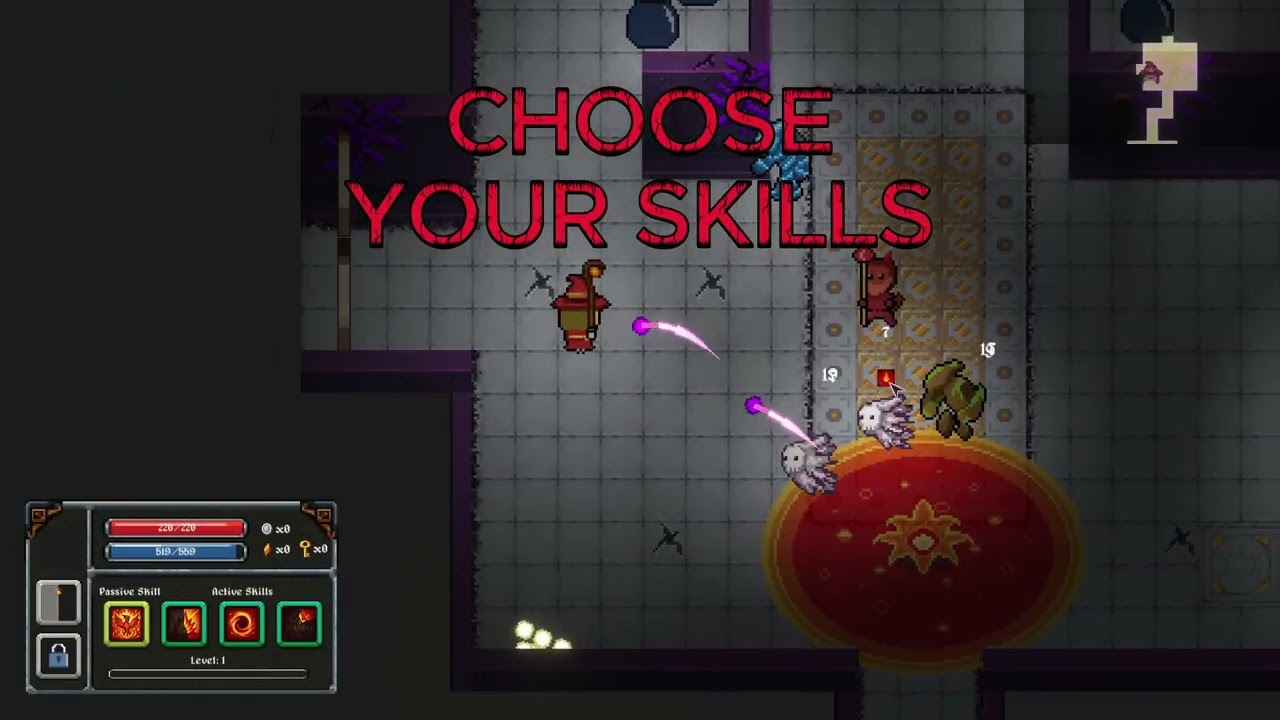
Task: Expand the Active Skills section label
Action: pyautogui.click(x=241, y=591)
